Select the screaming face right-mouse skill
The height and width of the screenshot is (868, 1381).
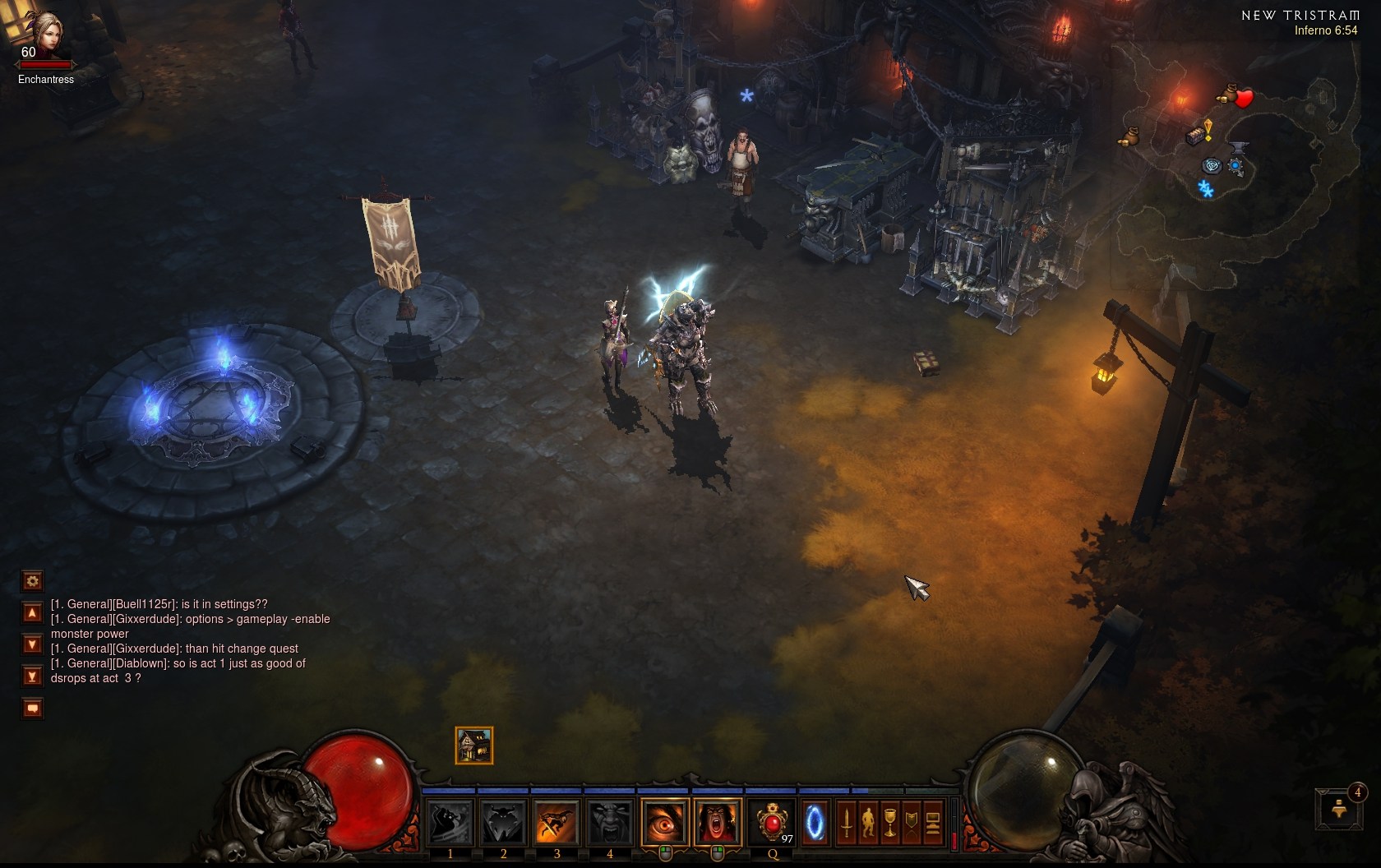[x=717, y=822]
